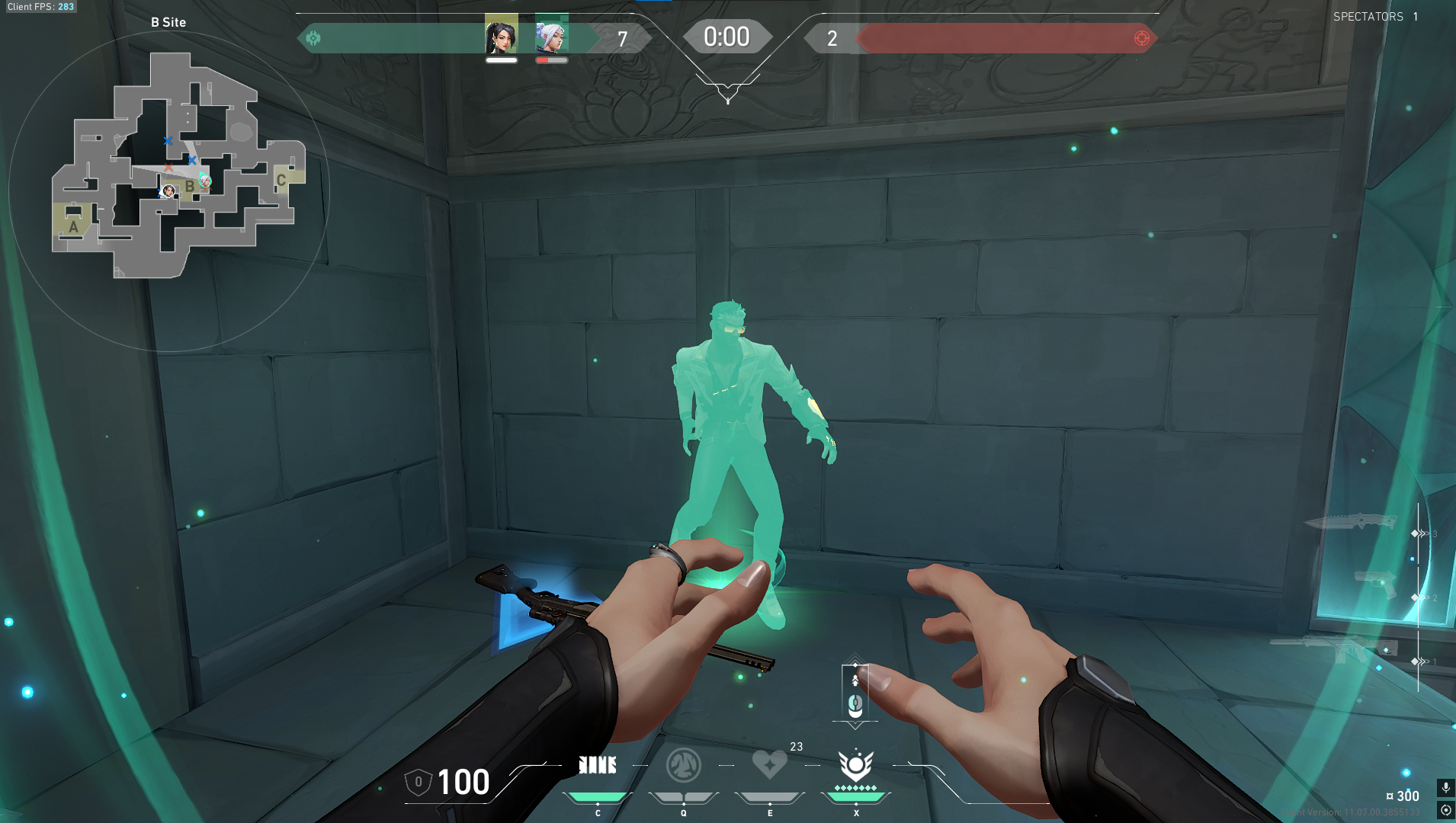
Task: Activate the Resurrection ultimate icon
Action: coord(855,765)
